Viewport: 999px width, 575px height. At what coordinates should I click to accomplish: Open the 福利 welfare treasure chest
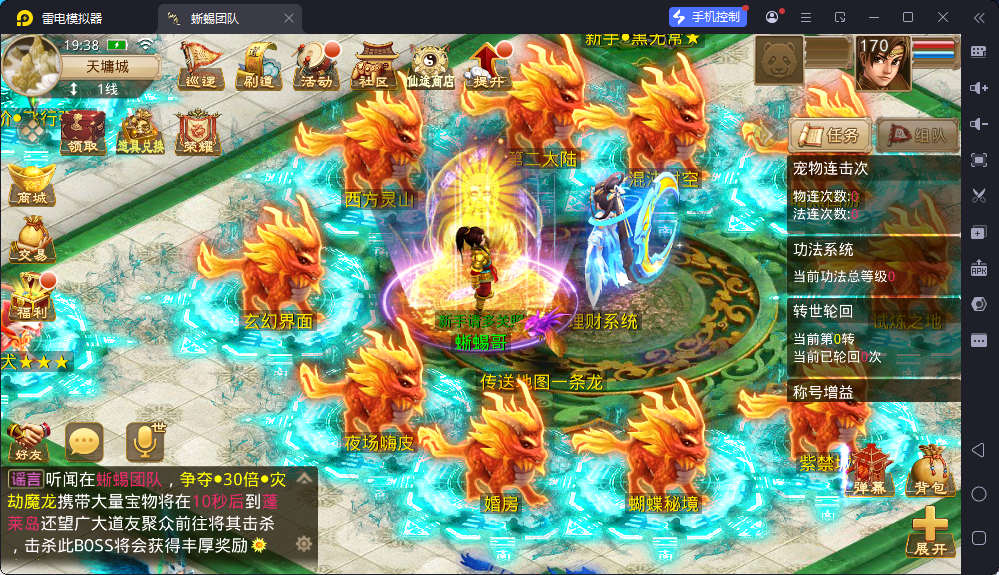tap(29, 298)
